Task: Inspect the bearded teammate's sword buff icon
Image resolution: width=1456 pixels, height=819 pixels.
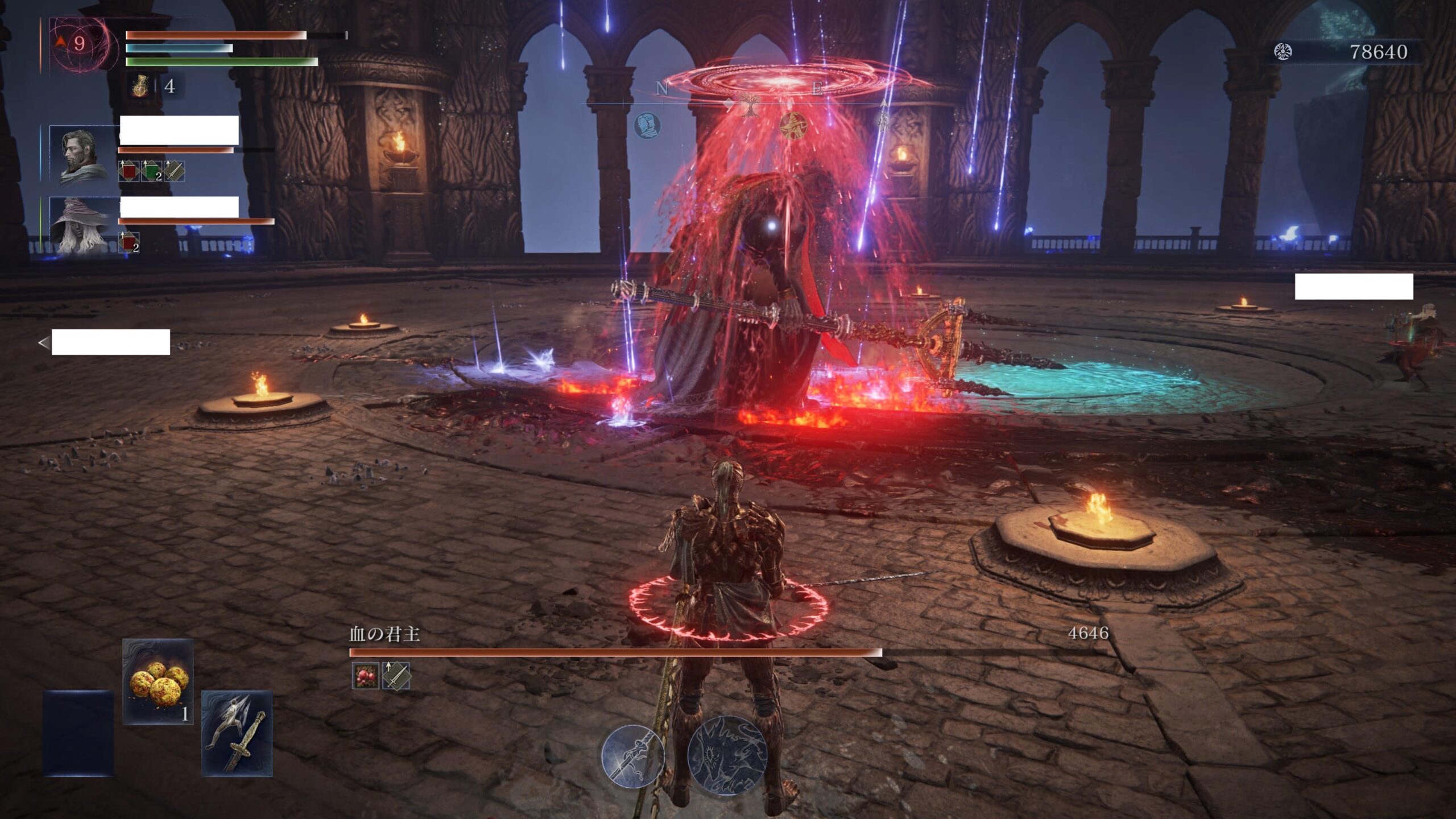Action: pyautogui.click(x=174, y=171)
